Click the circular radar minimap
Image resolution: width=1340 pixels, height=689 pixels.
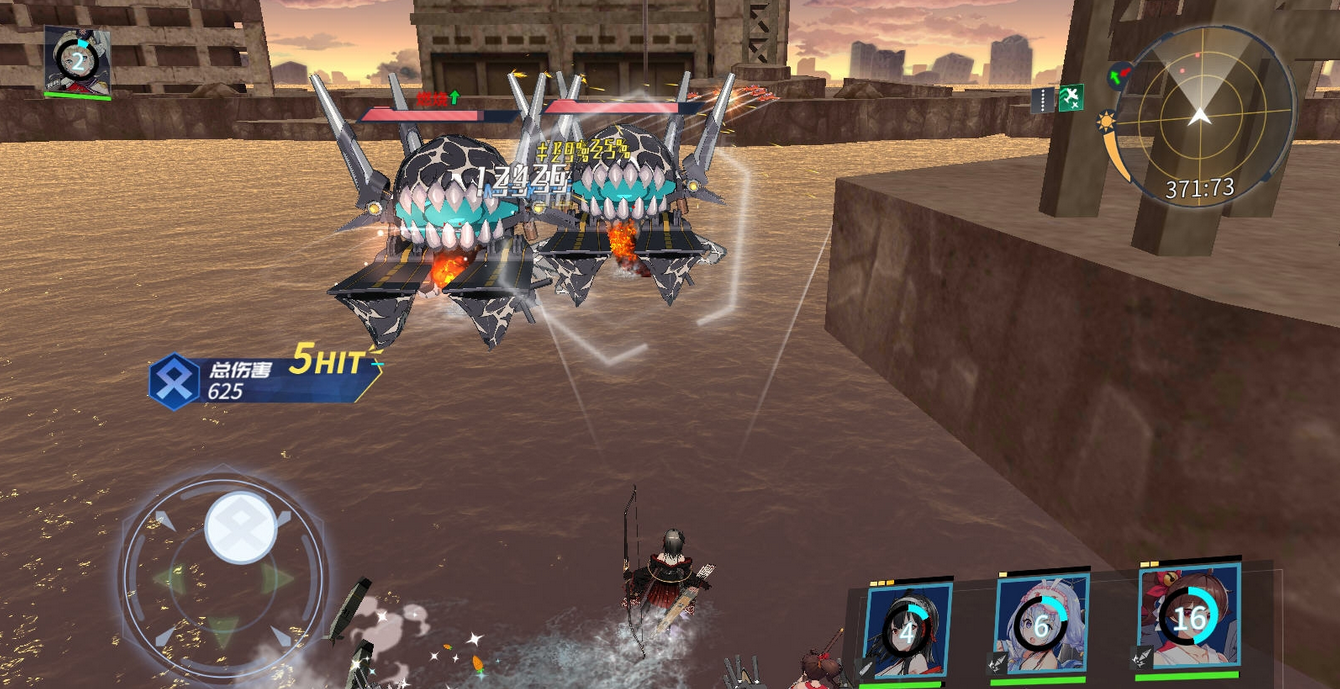pyautogui.click(x=1201, y=115)
